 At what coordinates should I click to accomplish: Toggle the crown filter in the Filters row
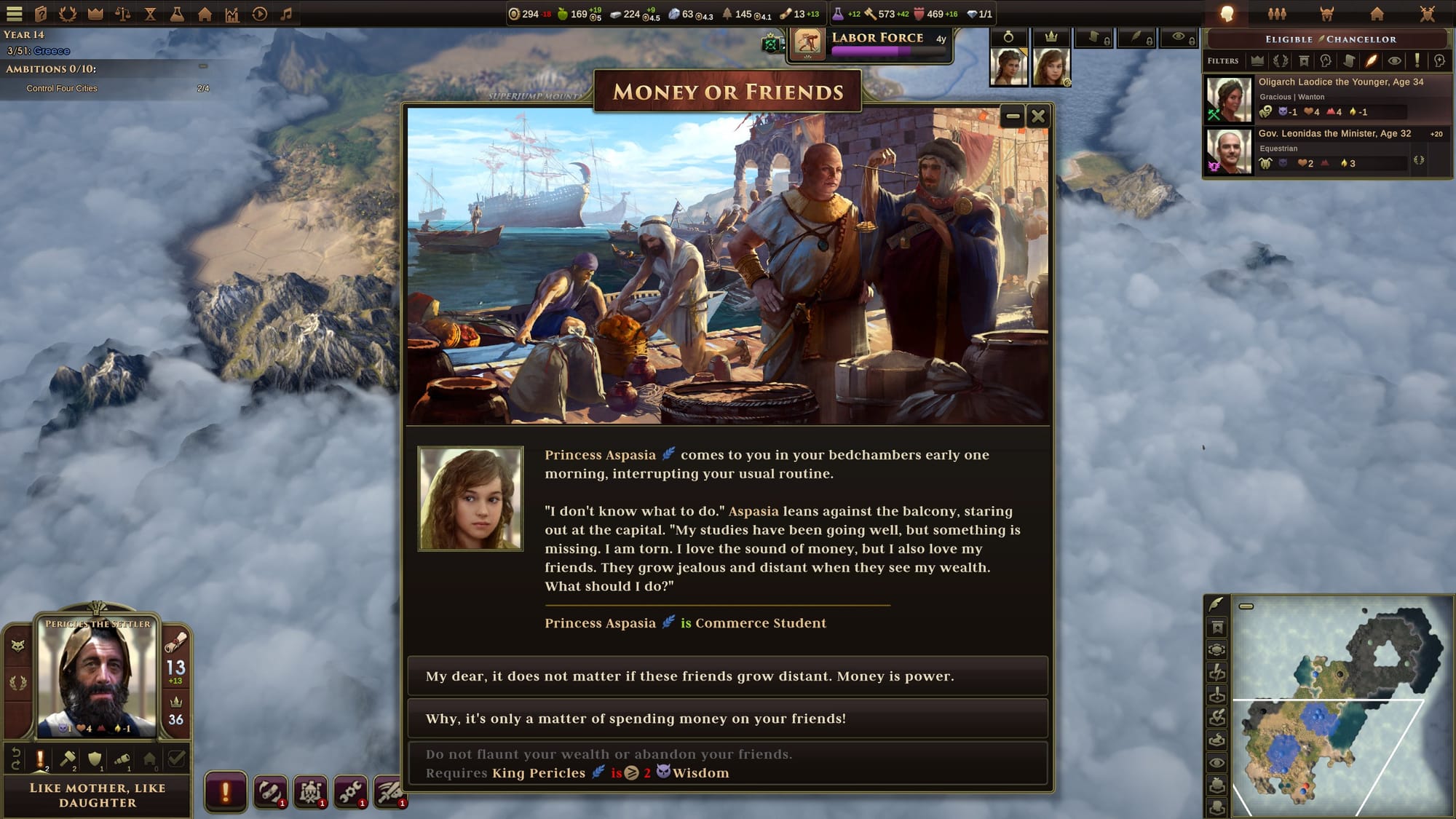point(1257,61)
